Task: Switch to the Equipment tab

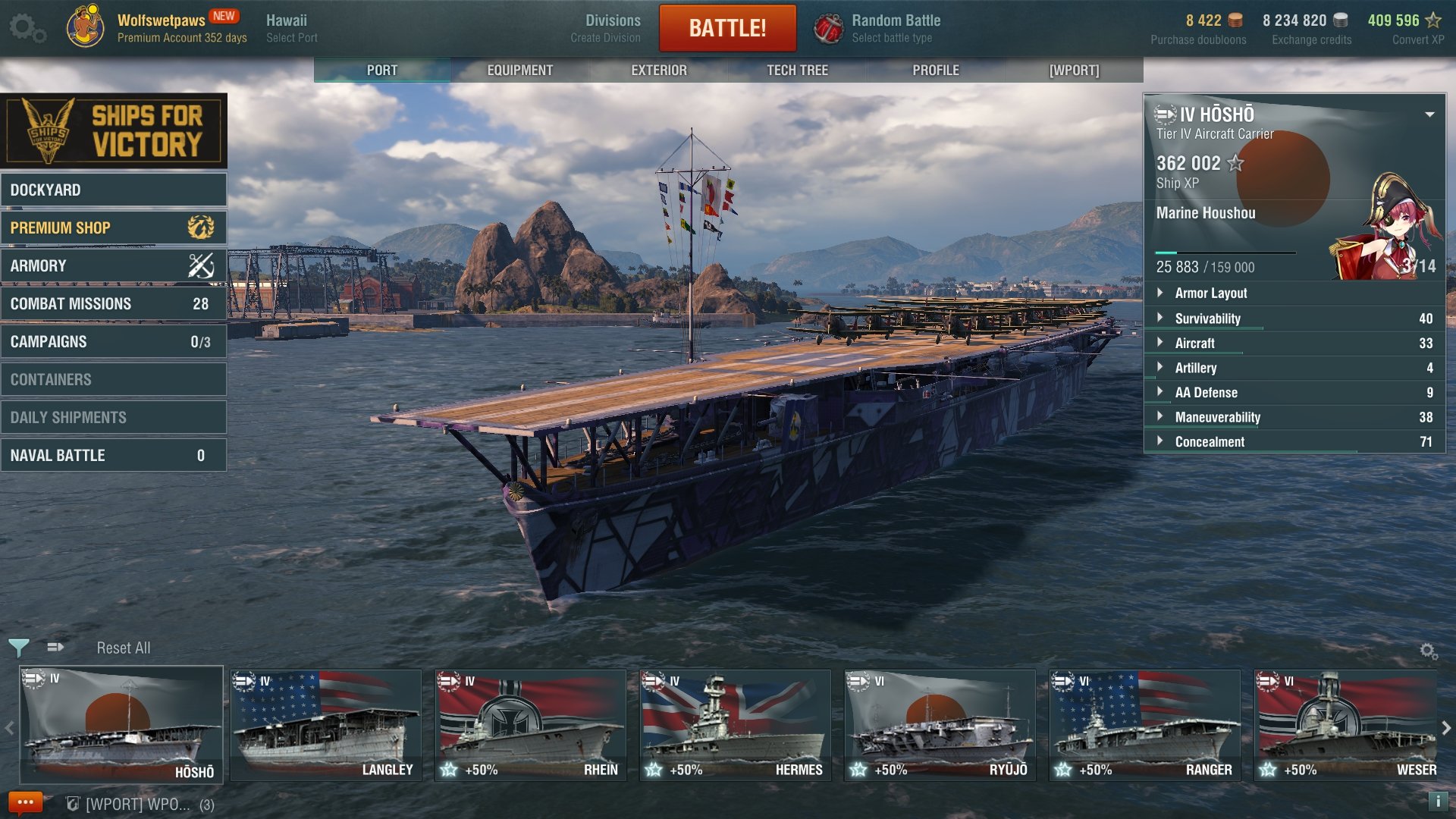Action: tap(519, 70)
